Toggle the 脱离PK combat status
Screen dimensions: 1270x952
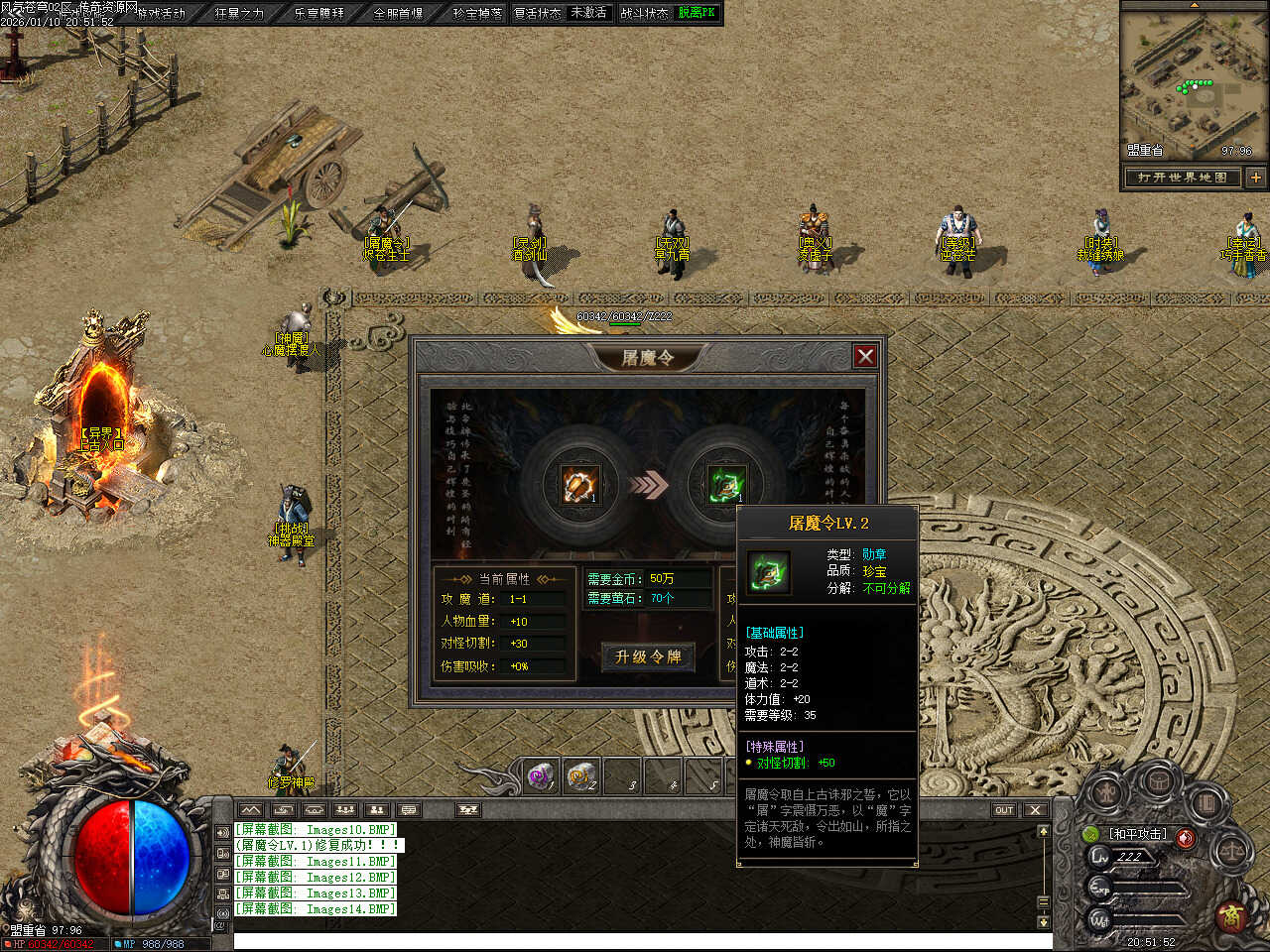(x=697, y=13)
